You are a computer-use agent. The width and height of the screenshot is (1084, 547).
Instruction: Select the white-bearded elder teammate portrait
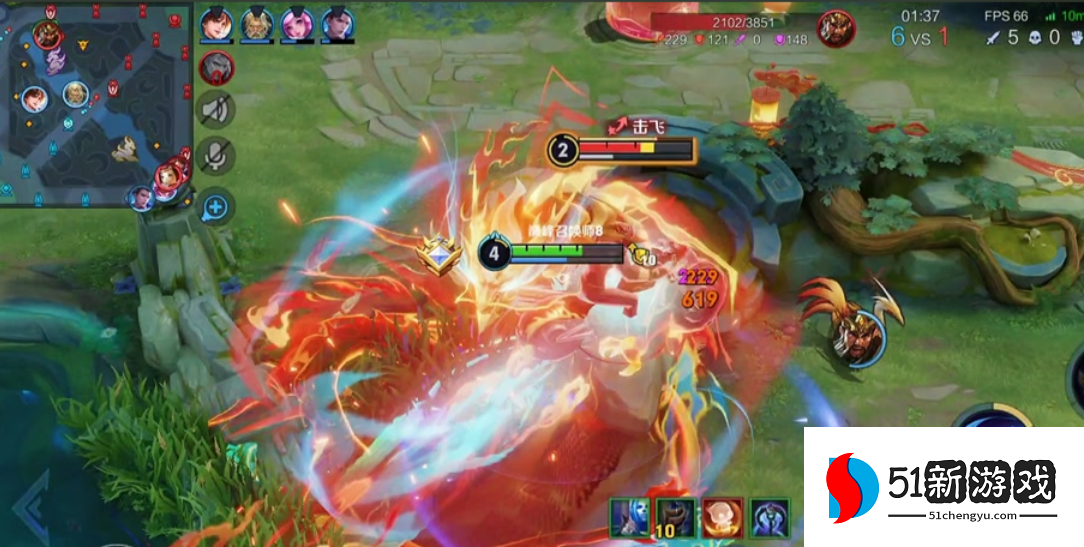(x=255, y=23)
